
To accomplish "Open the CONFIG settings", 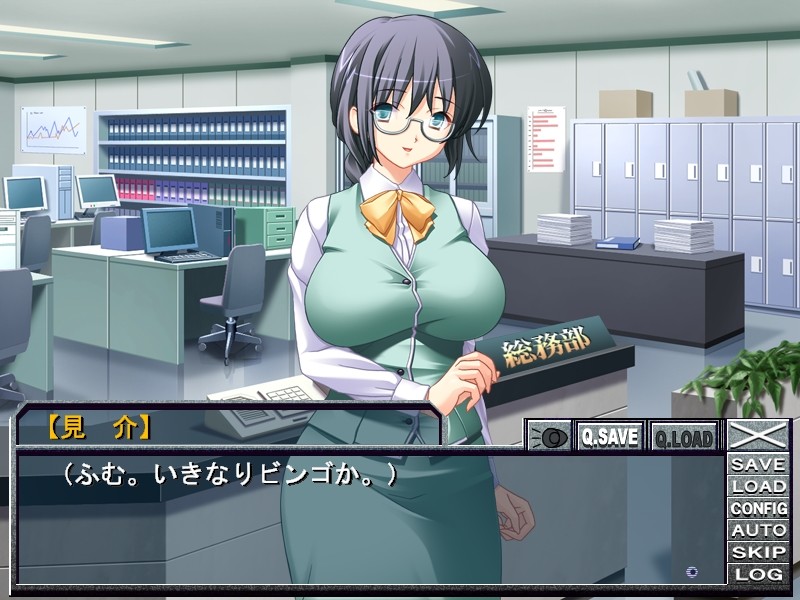I will 758,509.
